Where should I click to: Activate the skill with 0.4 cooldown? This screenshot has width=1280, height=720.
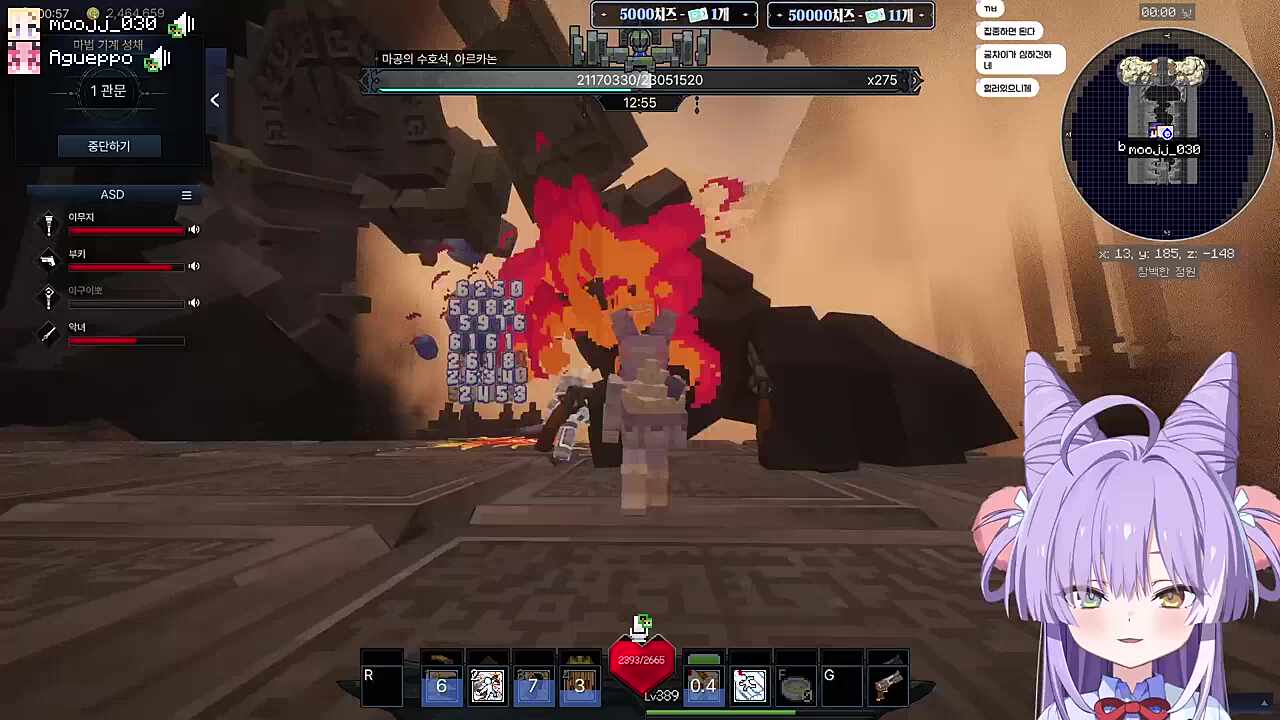pos(703,685)
